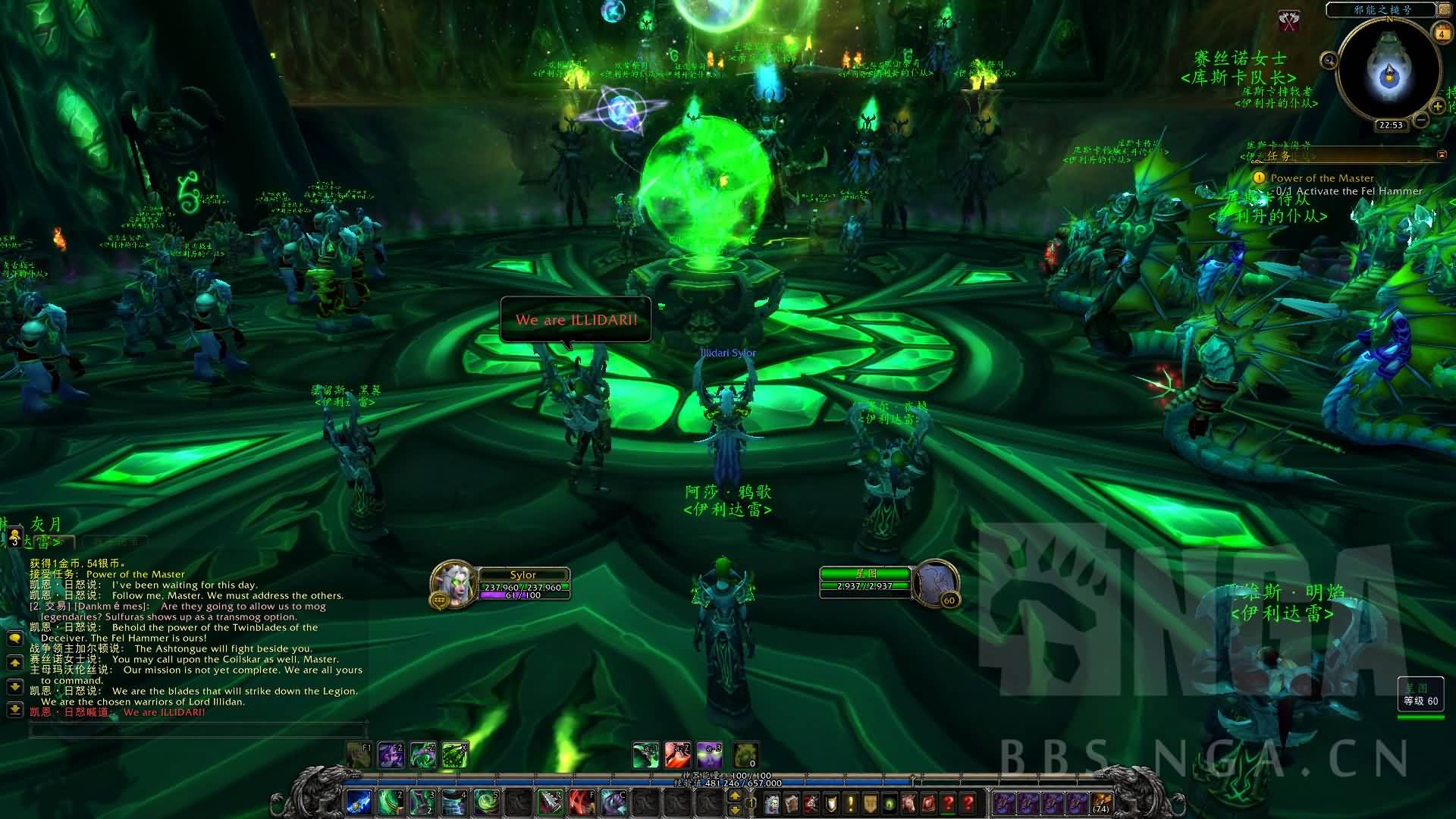
Task: Collapse the quest objectives tracker
Action: (1442, 155)
